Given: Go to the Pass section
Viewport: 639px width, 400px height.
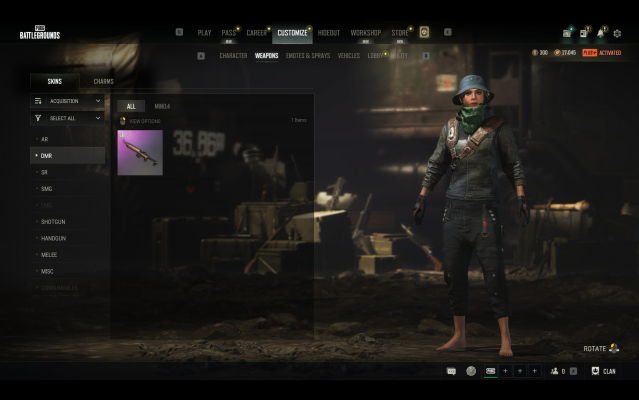Looking at the screenshot, I should [229, 33].
